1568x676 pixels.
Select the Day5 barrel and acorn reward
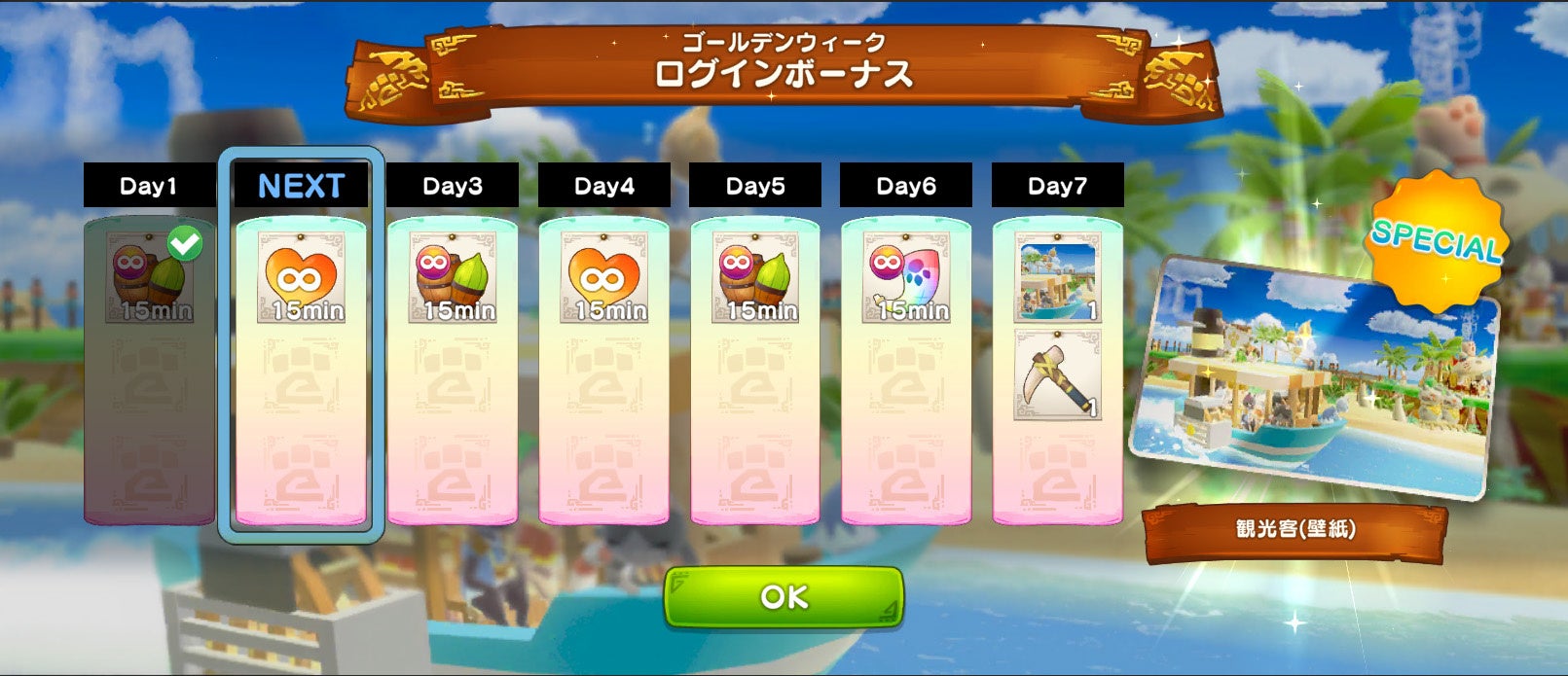point(755,277)
